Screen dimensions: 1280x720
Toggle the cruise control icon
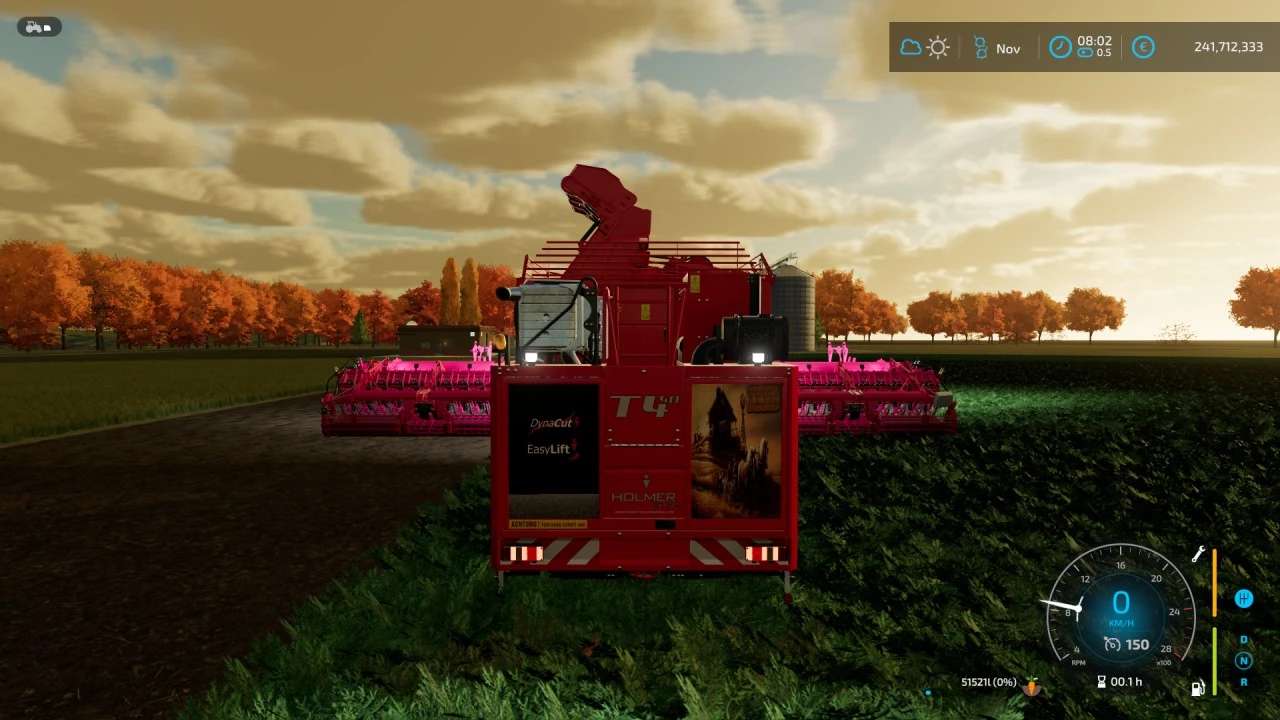[x=1112, y=645]
